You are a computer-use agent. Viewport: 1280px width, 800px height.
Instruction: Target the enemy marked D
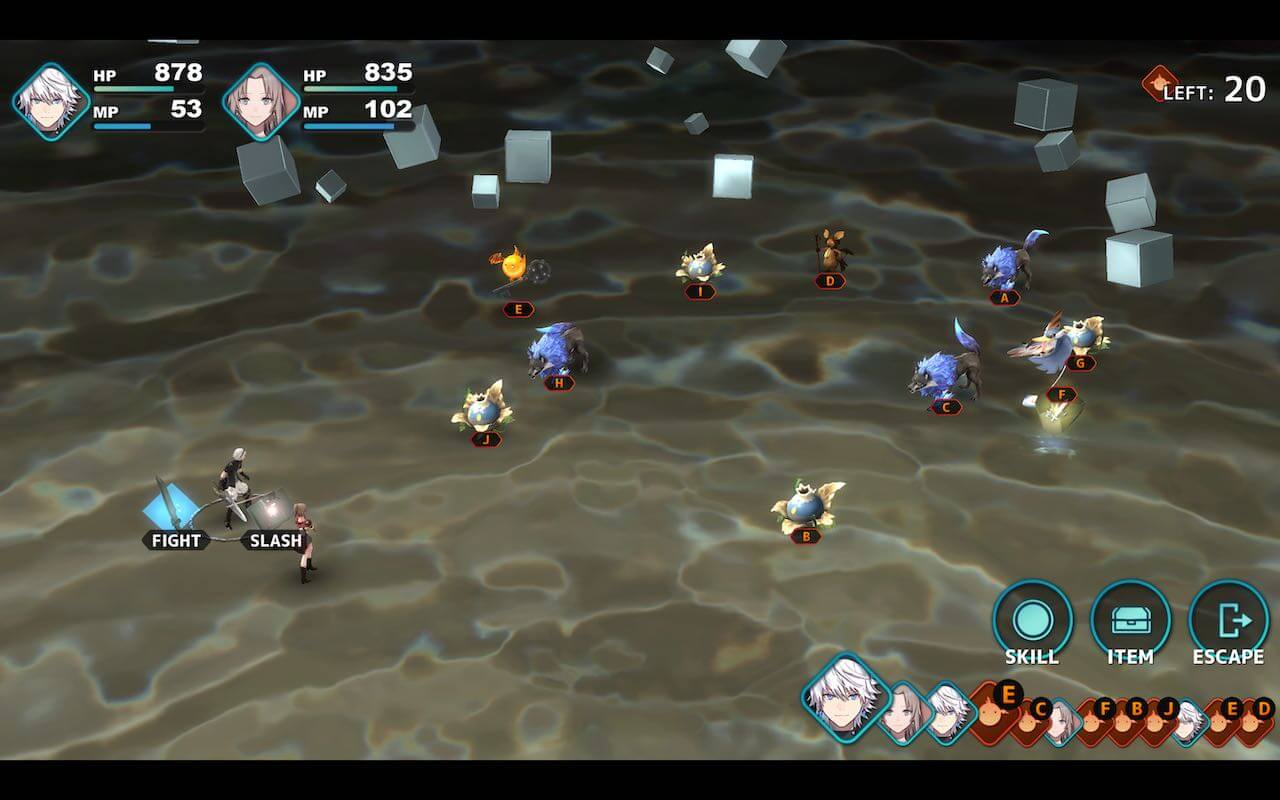(830, 252)
